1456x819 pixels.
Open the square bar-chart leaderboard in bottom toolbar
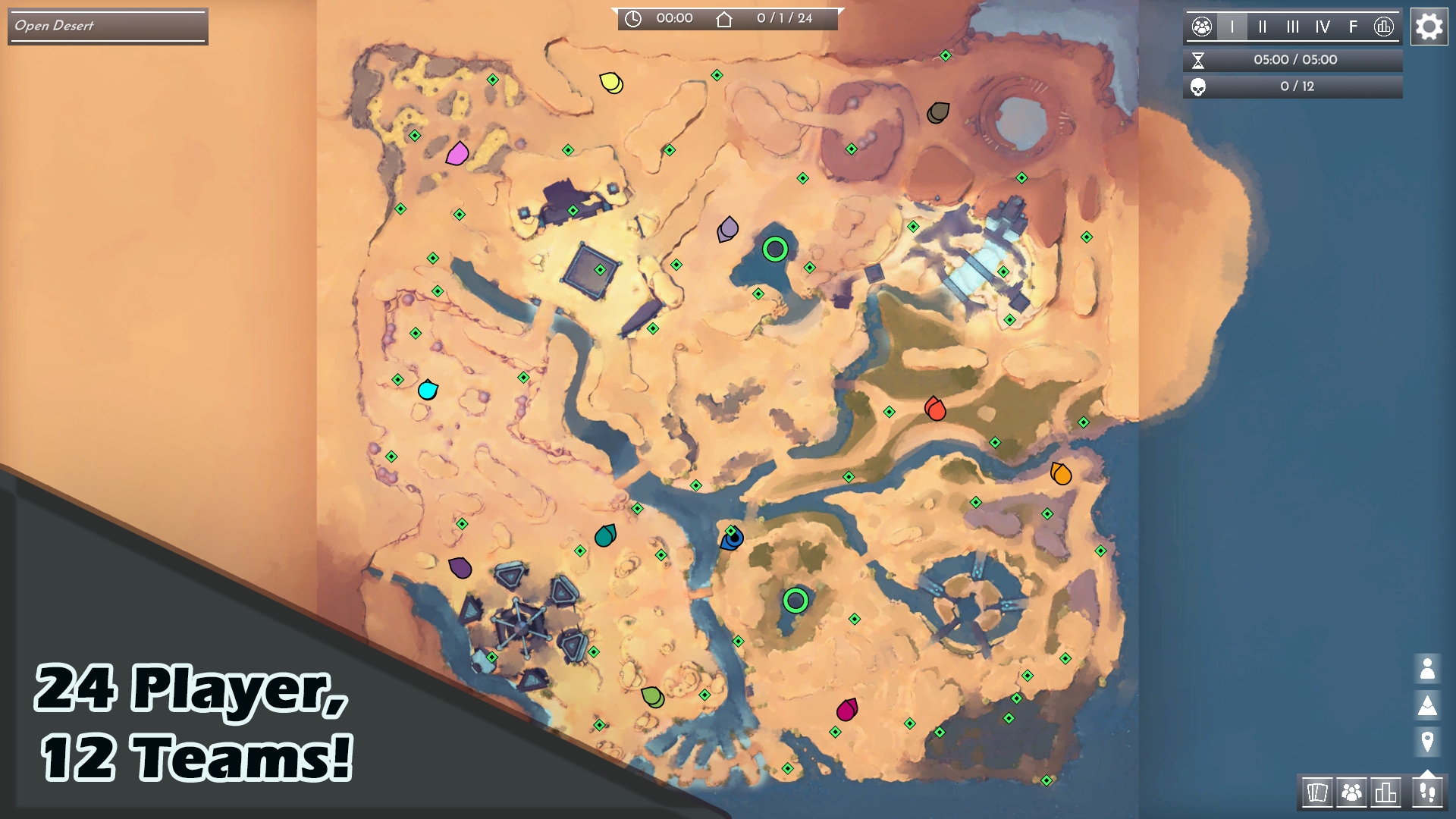1385,793
